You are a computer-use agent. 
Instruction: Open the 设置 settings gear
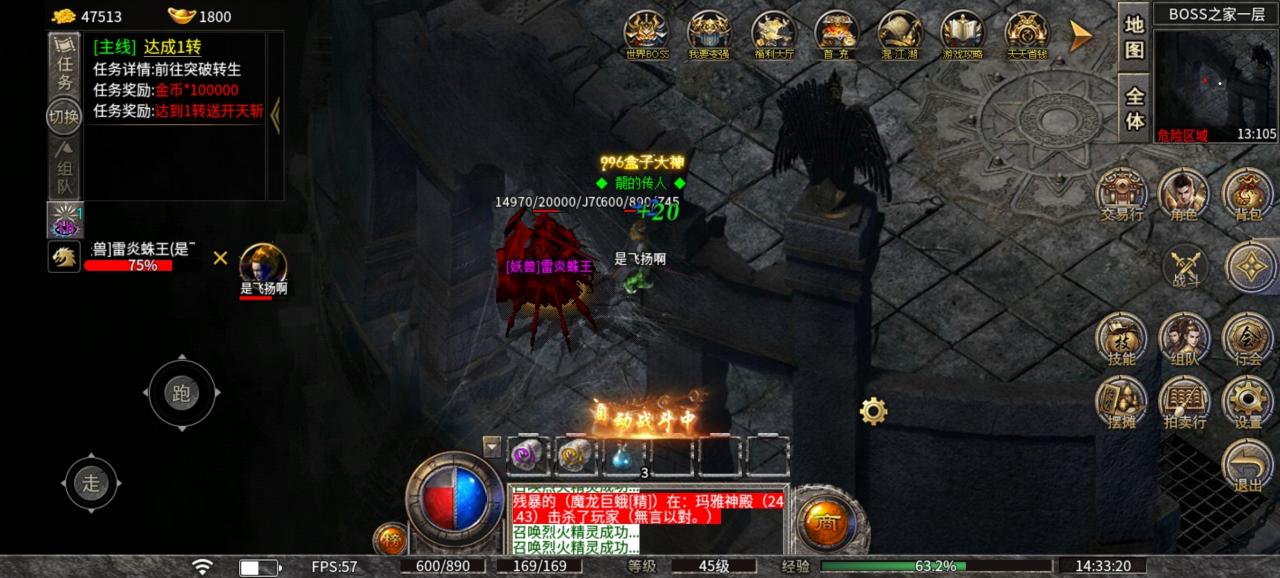tap(1248, 401)
